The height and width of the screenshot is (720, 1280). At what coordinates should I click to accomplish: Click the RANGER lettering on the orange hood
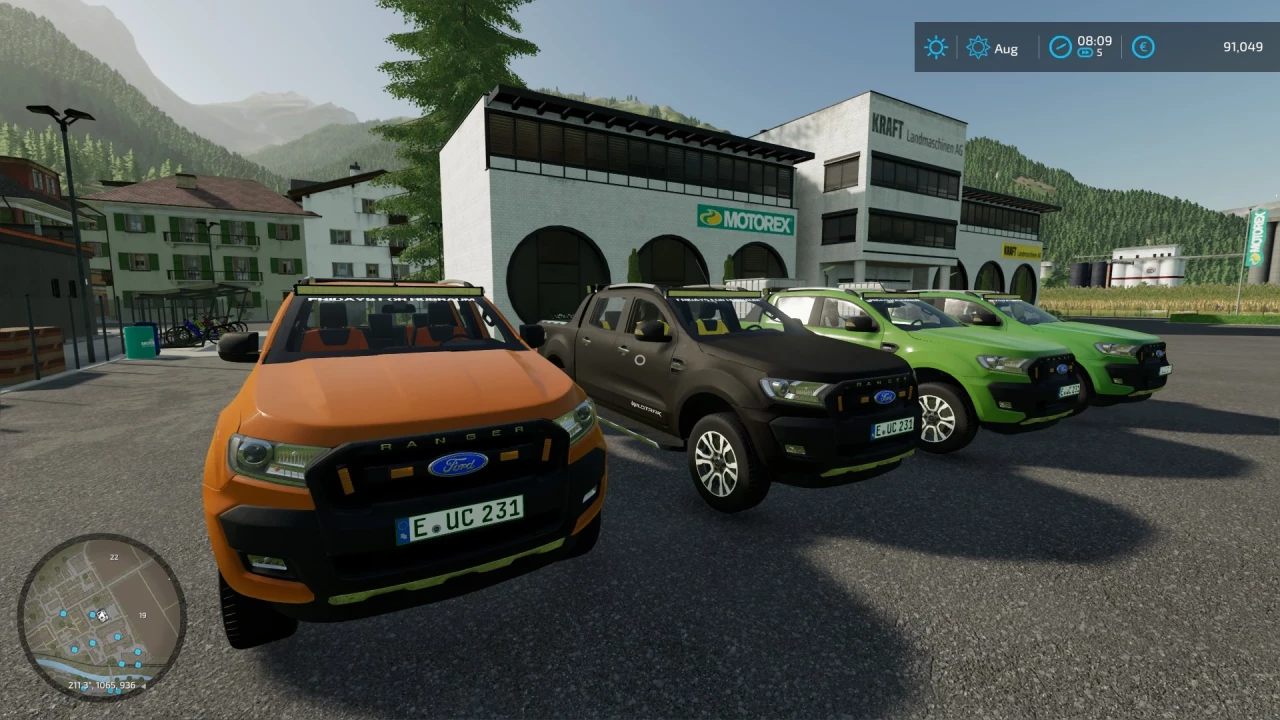click(452, 440)
